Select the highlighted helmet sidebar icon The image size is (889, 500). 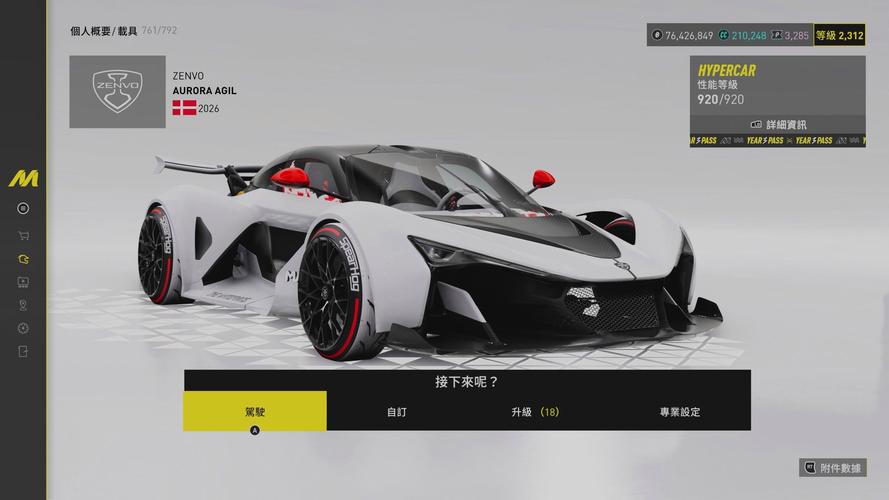coord(23,259)
